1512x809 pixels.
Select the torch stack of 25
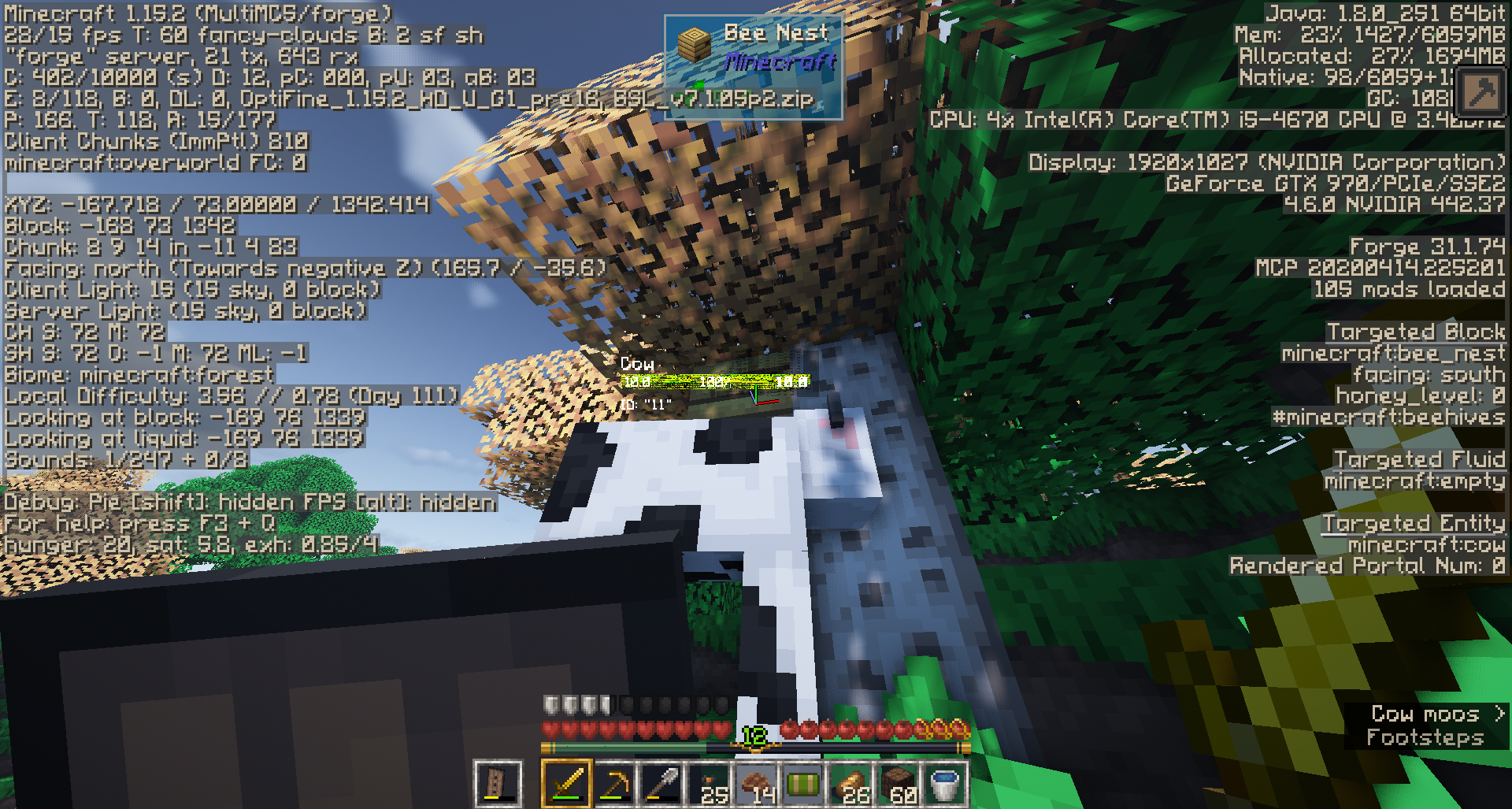tap(709, 784)
